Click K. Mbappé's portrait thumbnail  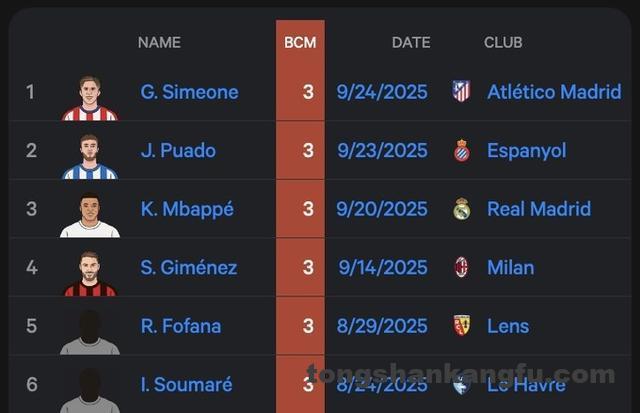90,214
